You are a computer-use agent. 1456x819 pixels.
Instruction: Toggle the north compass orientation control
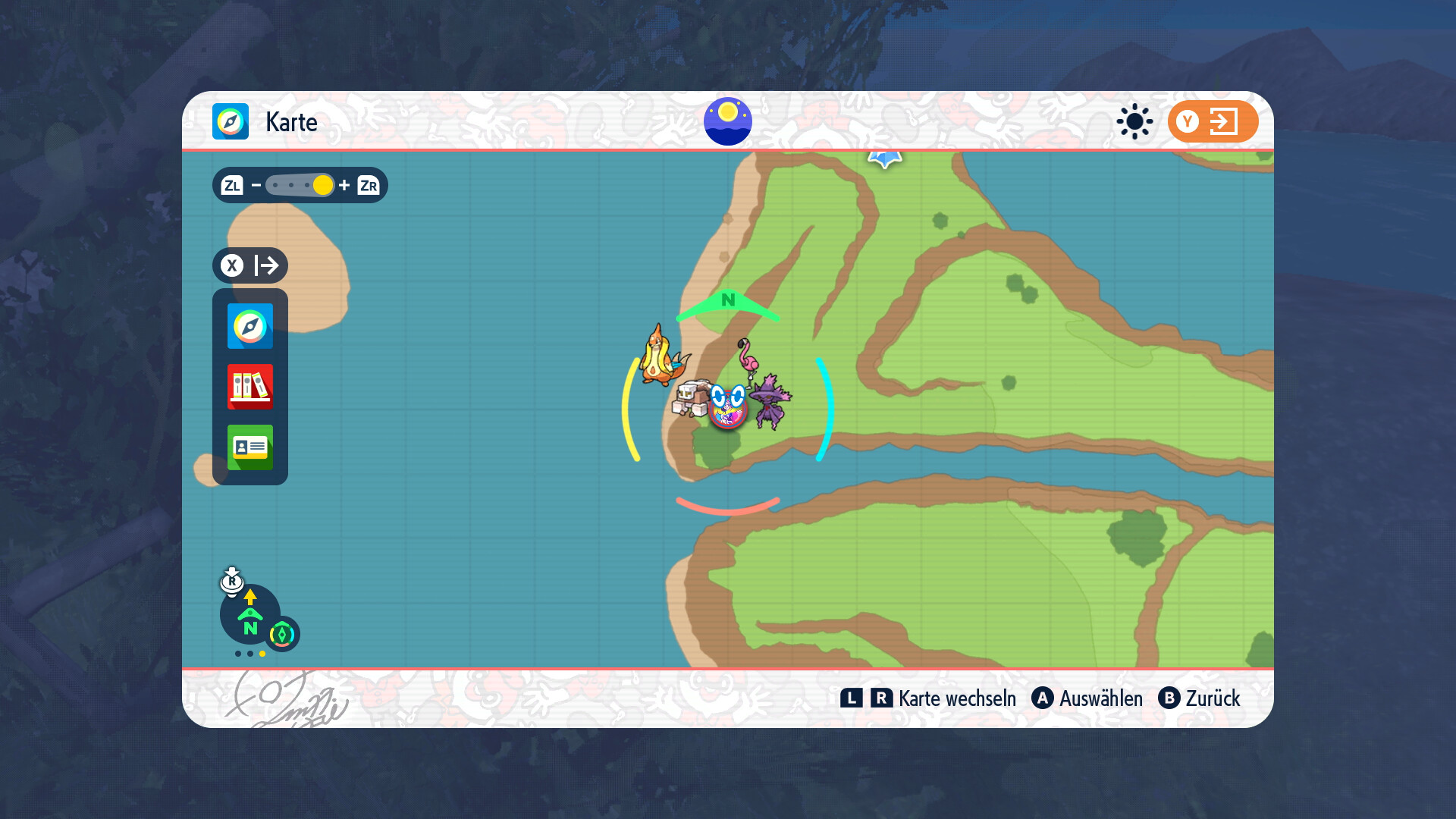[250, 616]
